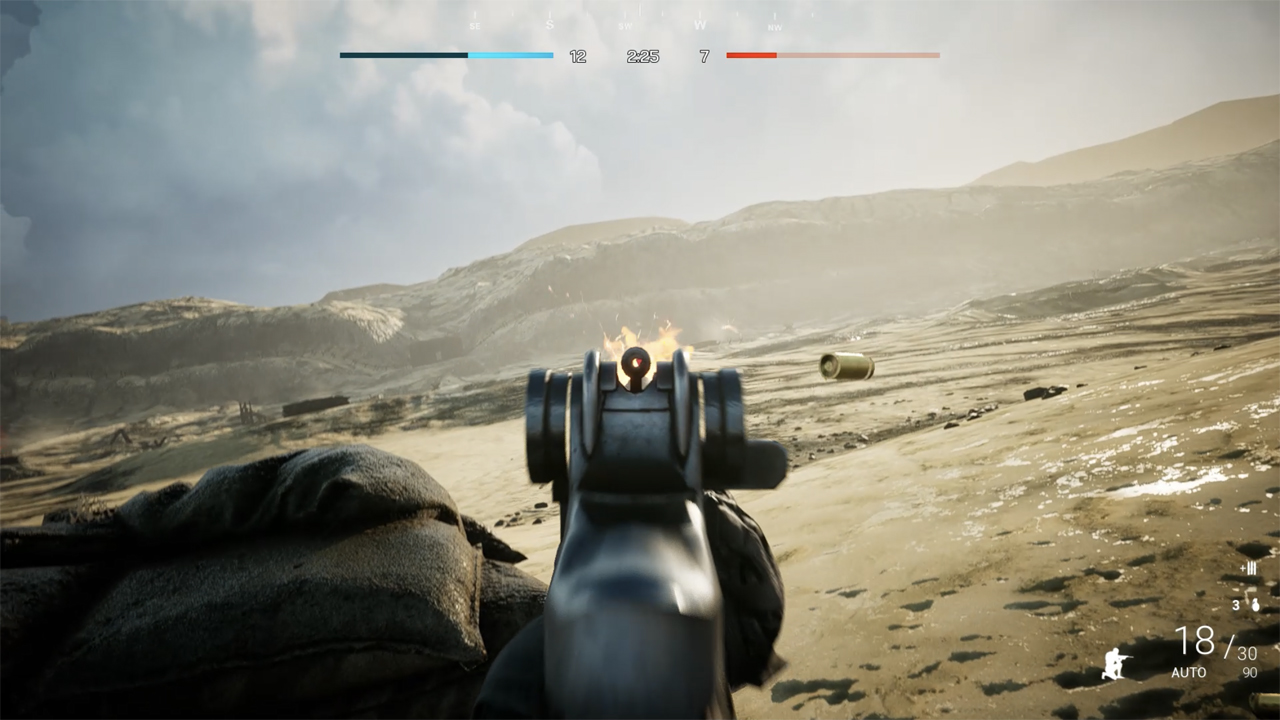The width and height of the screenshot is (1280, 720).
Task: Click the reserve magazines ammo icon
Action: coord(1248,569)
